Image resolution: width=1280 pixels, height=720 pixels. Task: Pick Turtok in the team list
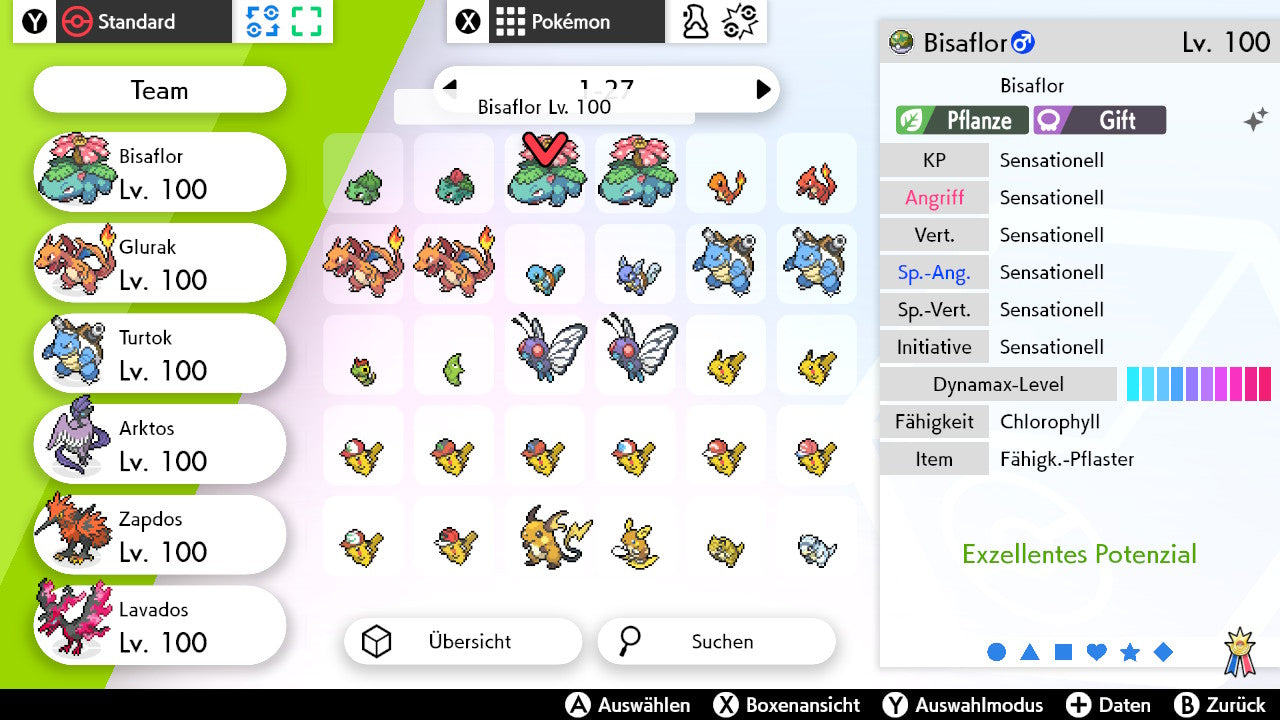click(160, 354)
